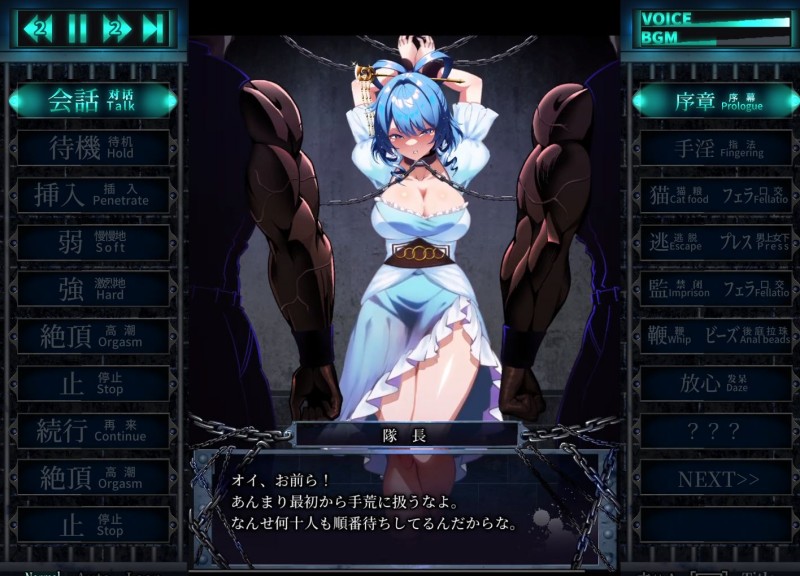Set intensity to Soft

pos(95,243)
